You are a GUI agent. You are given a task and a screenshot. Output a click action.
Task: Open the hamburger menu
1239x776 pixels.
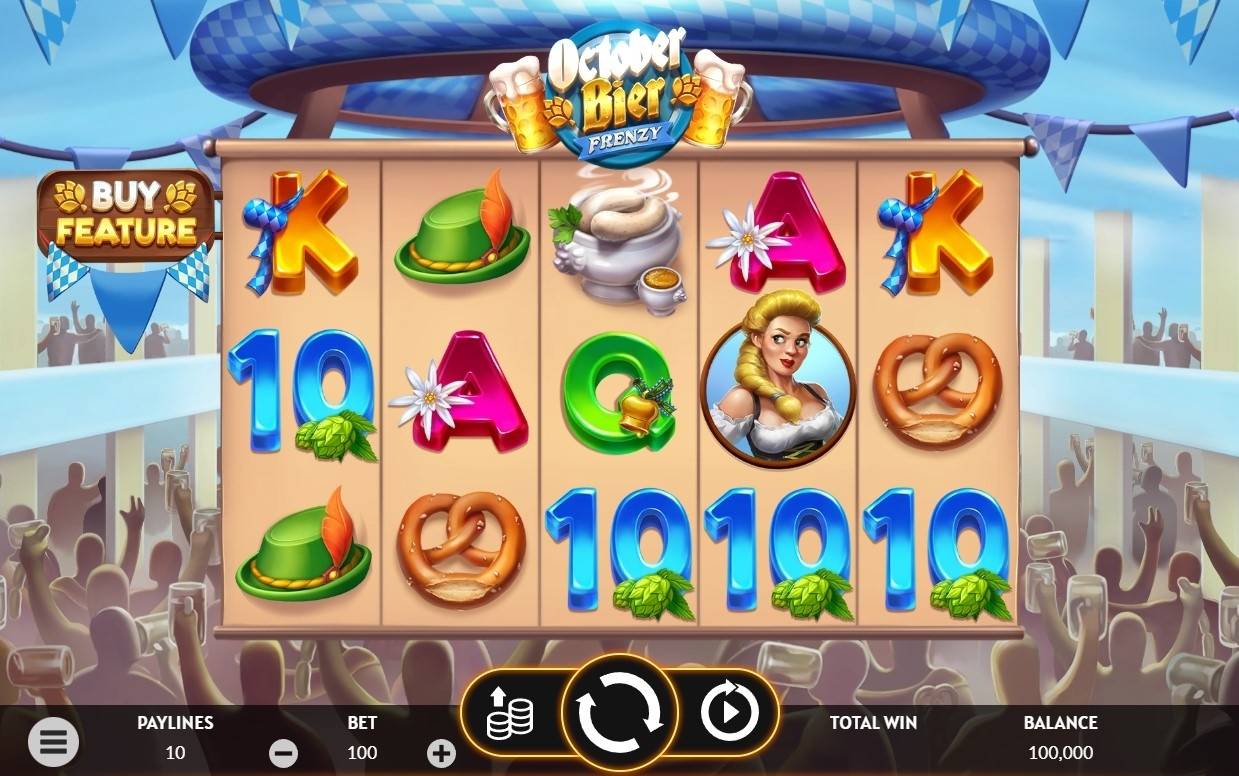53,741
